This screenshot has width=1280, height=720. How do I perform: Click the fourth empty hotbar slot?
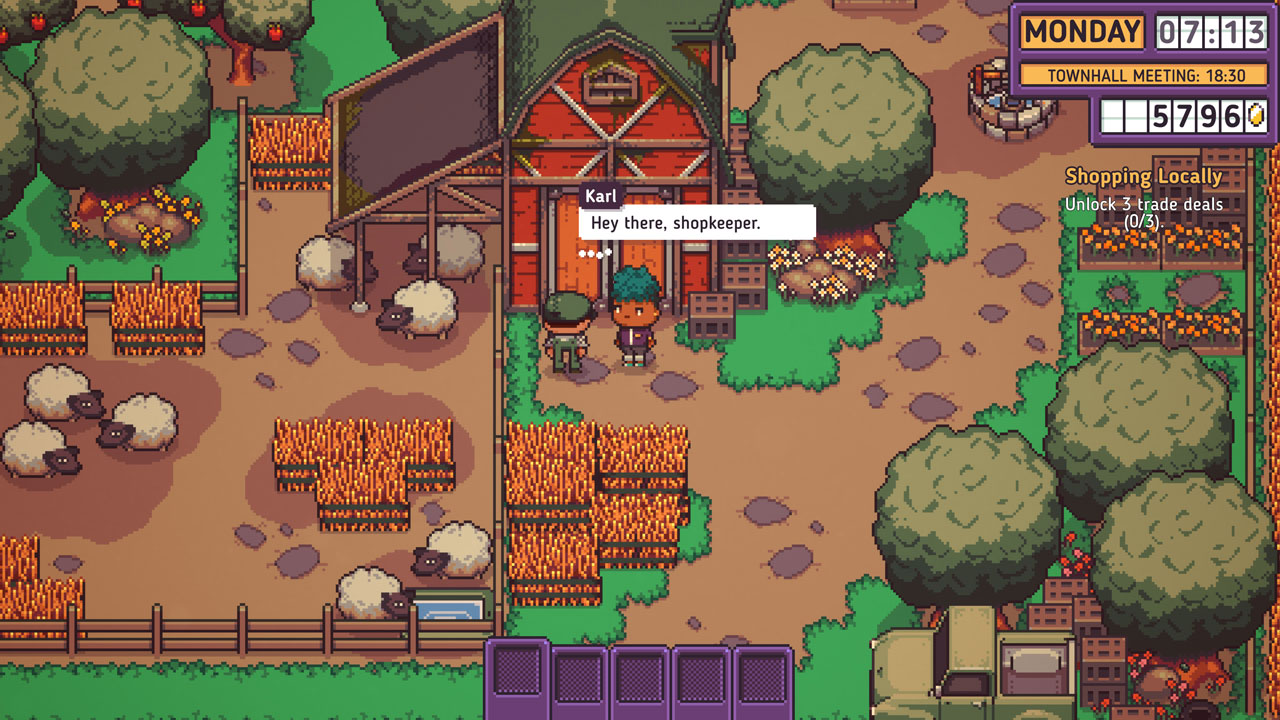pos(701,678)
